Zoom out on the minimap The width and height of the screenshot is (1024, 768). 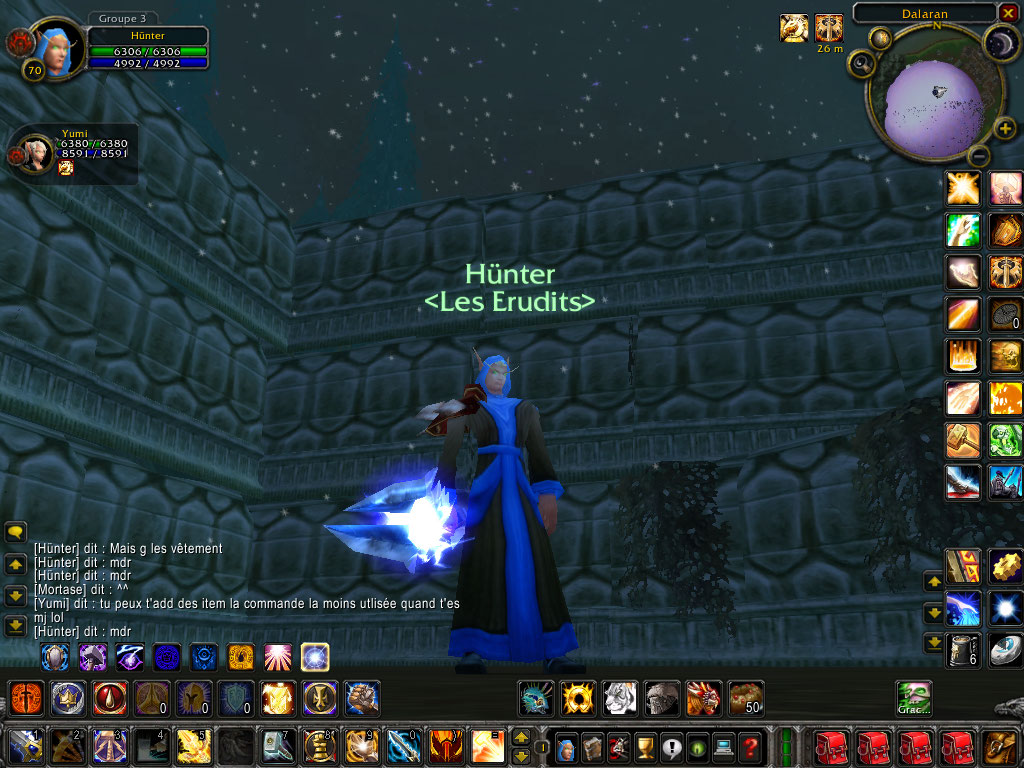979,155
